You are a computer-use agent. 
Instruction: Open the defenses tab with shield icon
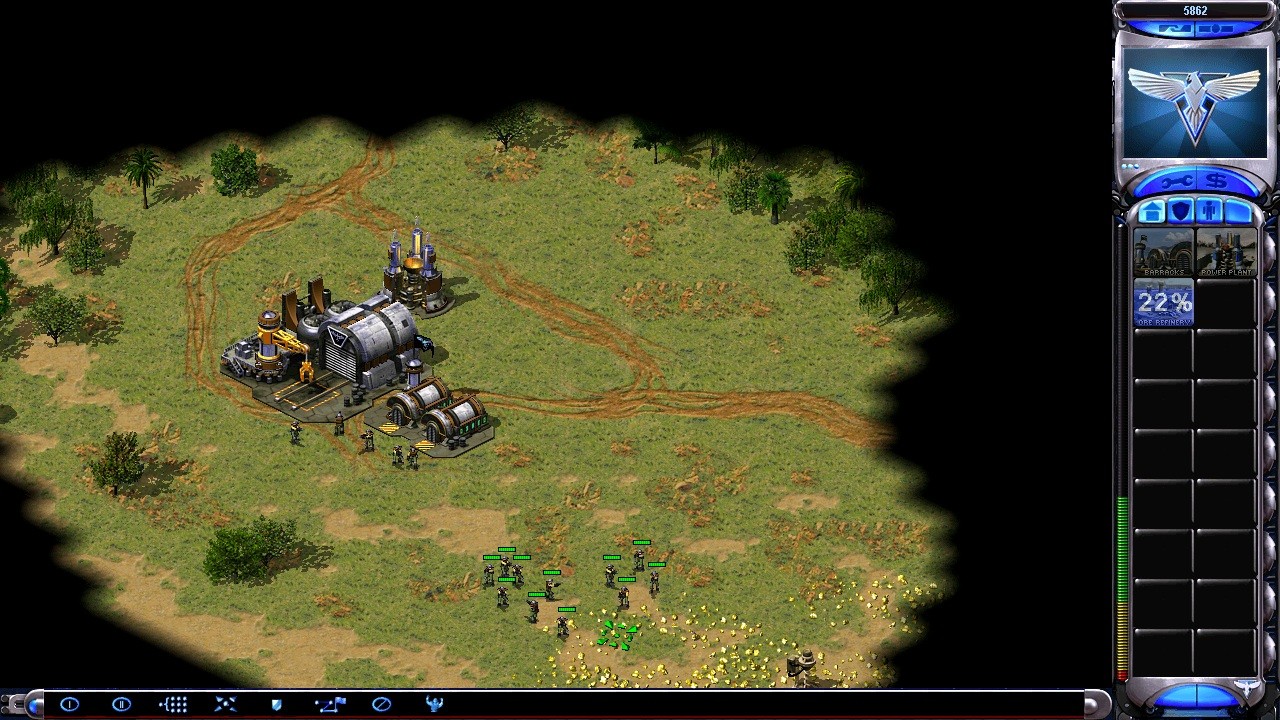[1181, 212]
